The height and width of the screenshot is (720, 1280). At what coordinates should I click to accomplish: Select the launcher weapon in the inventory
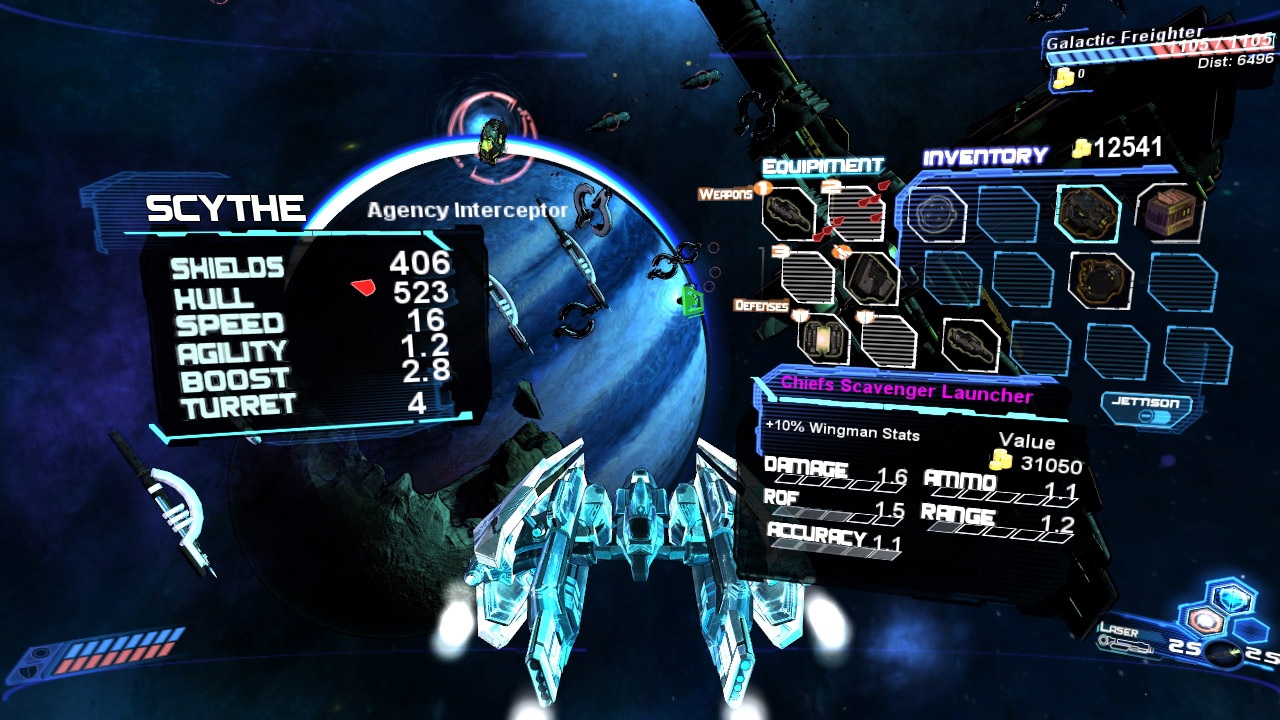970,344
